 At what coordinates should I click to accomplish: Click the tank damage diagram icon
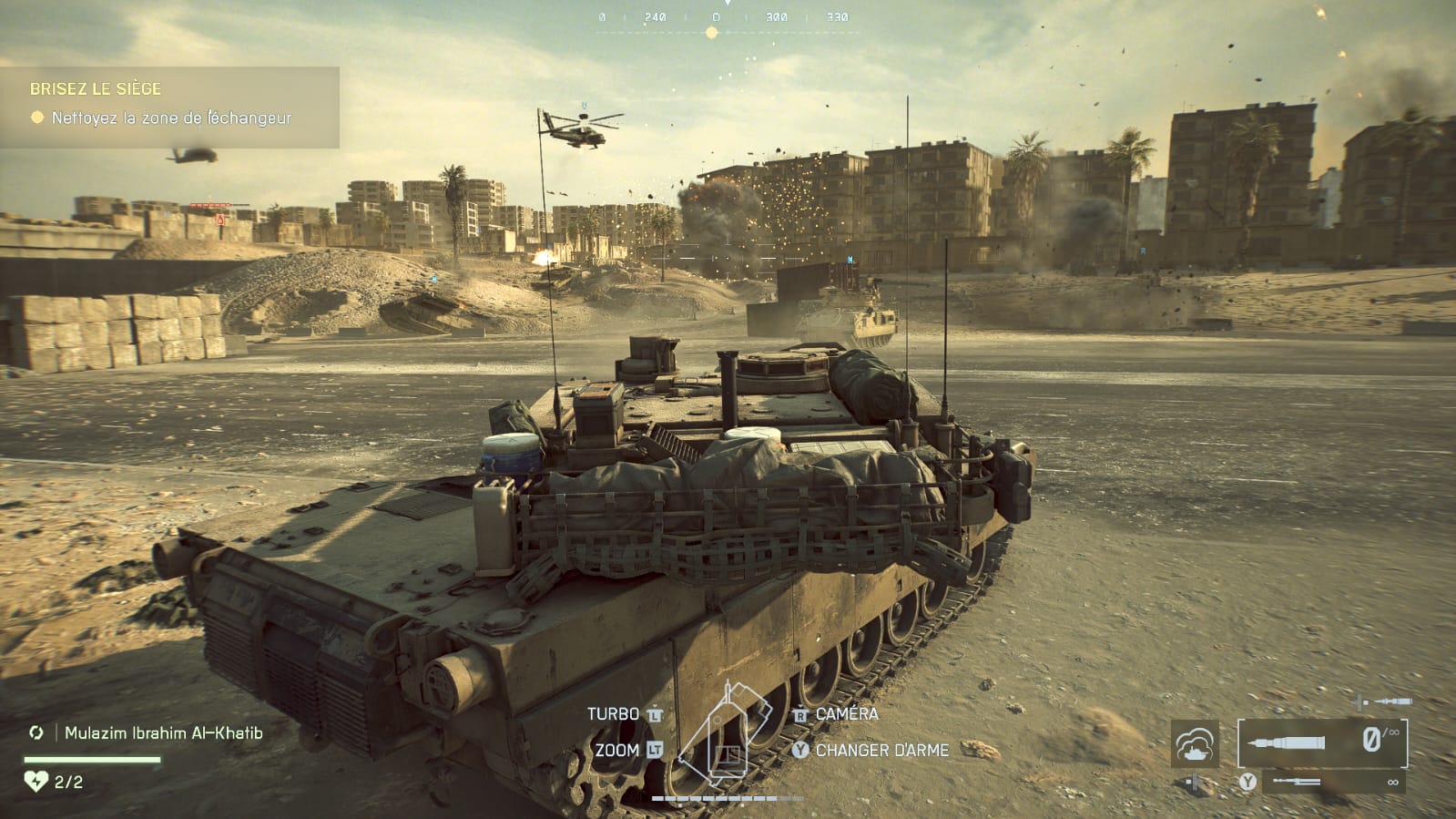[726, 736]
